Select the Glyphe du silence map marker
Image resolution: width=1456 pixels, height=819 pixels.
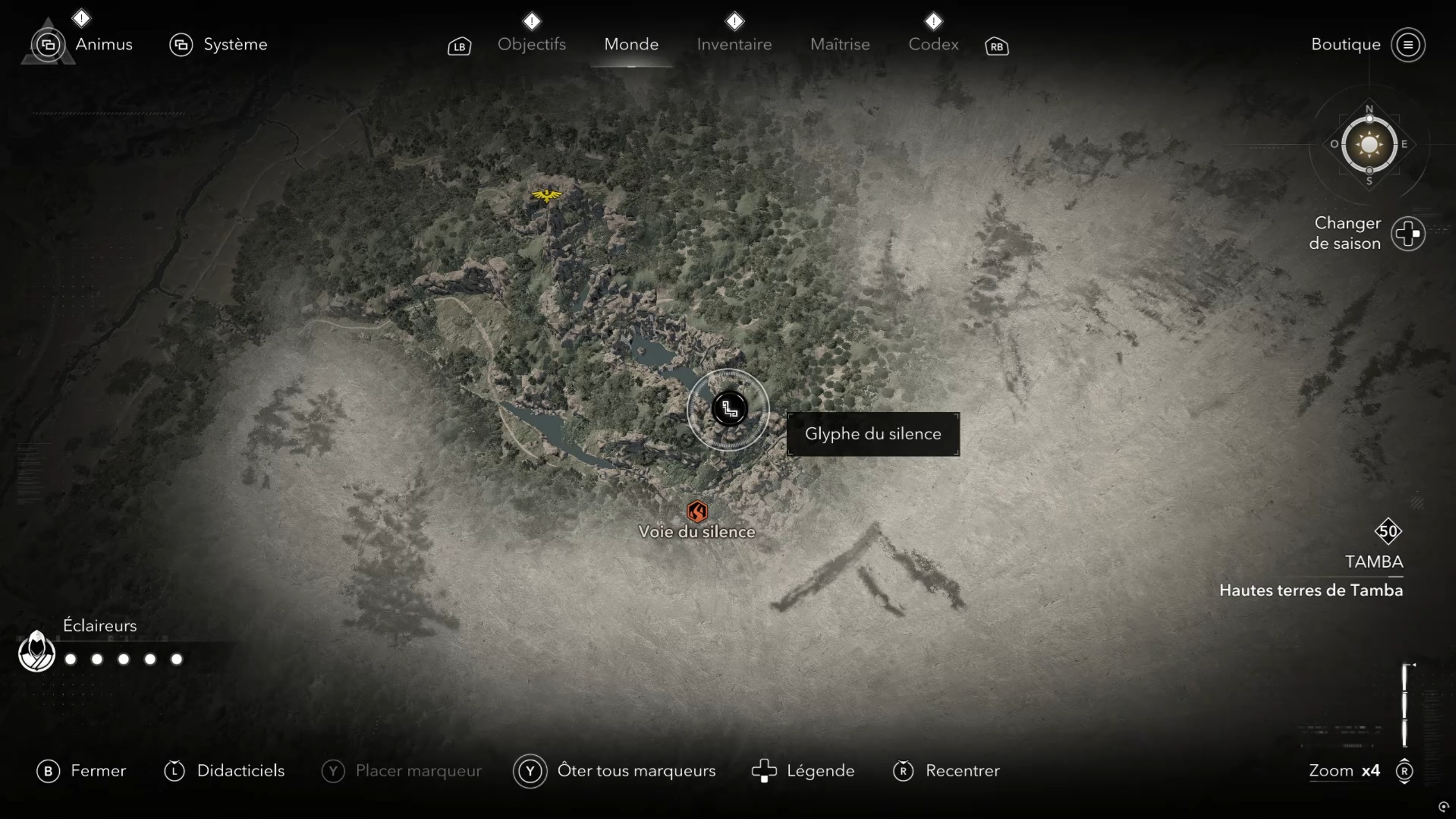[x=729, y=409]
